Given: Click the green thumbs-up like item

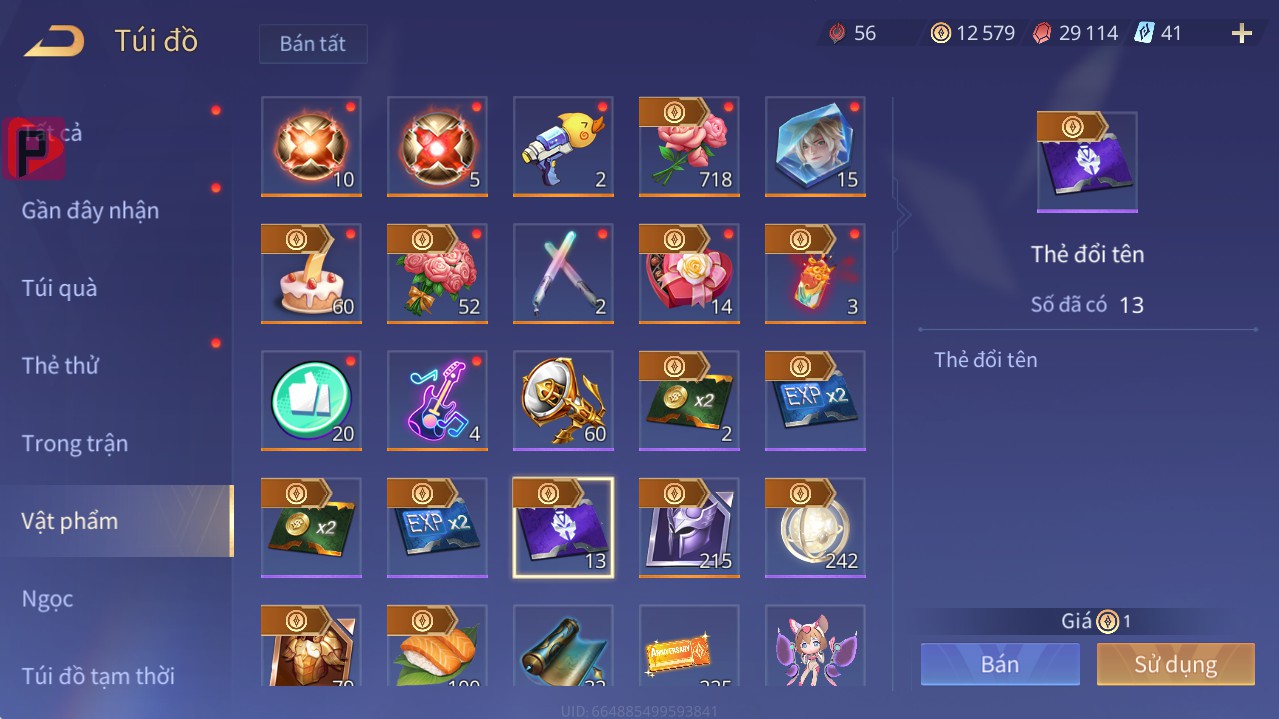Looking at the screenshot, I should tap(311, 401).
